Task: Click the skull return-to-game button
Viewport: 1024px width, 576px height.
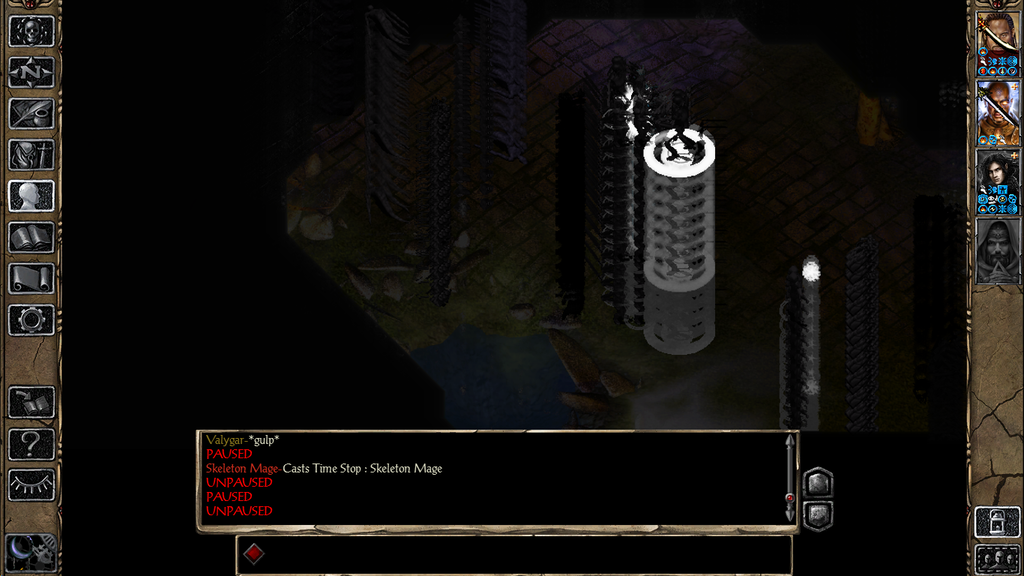Action: [x=31, y=31]
